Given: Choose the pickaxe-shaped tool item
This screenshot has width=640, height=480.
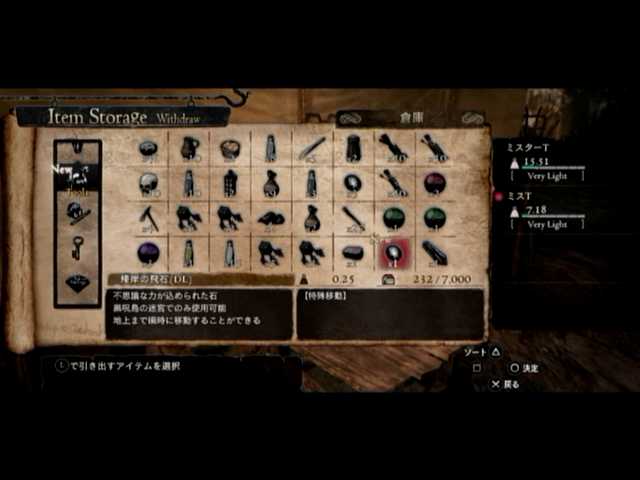Looking at the screenshot, I should [149, 218].
